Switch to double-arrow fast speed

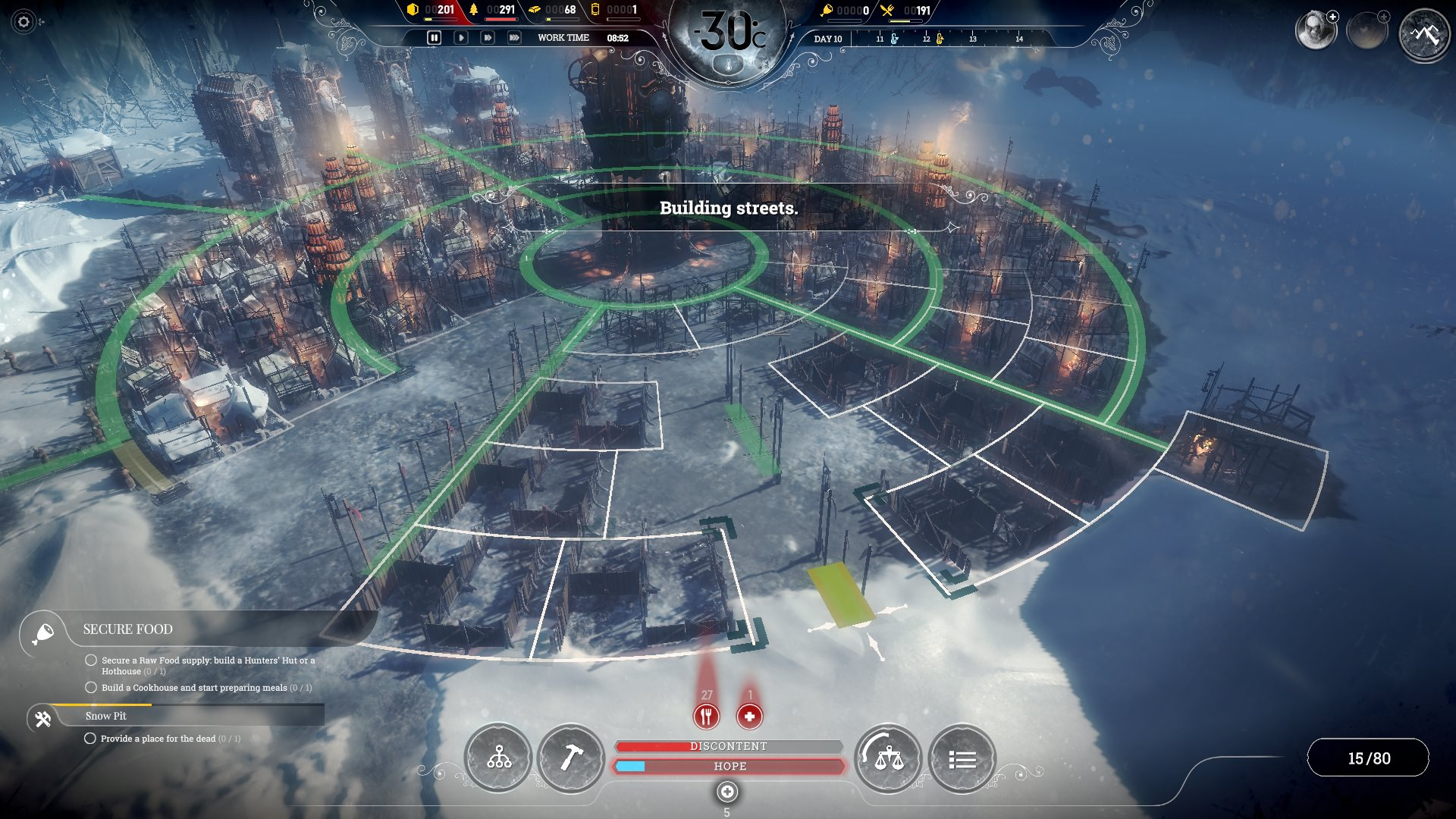(x=487, y=37)
